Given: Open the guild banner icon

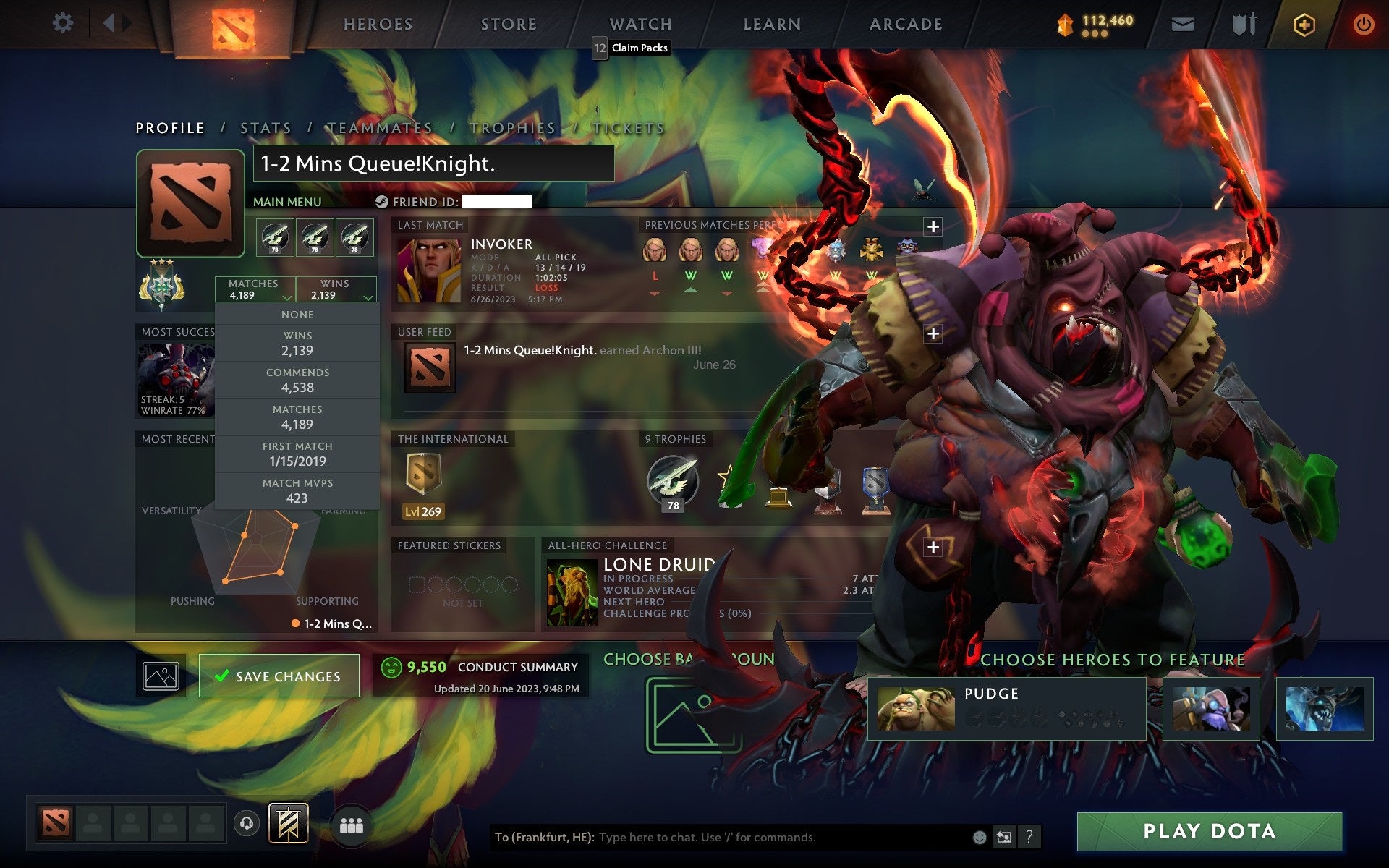Looking at the screenshot, I should (x=289, y=822).
